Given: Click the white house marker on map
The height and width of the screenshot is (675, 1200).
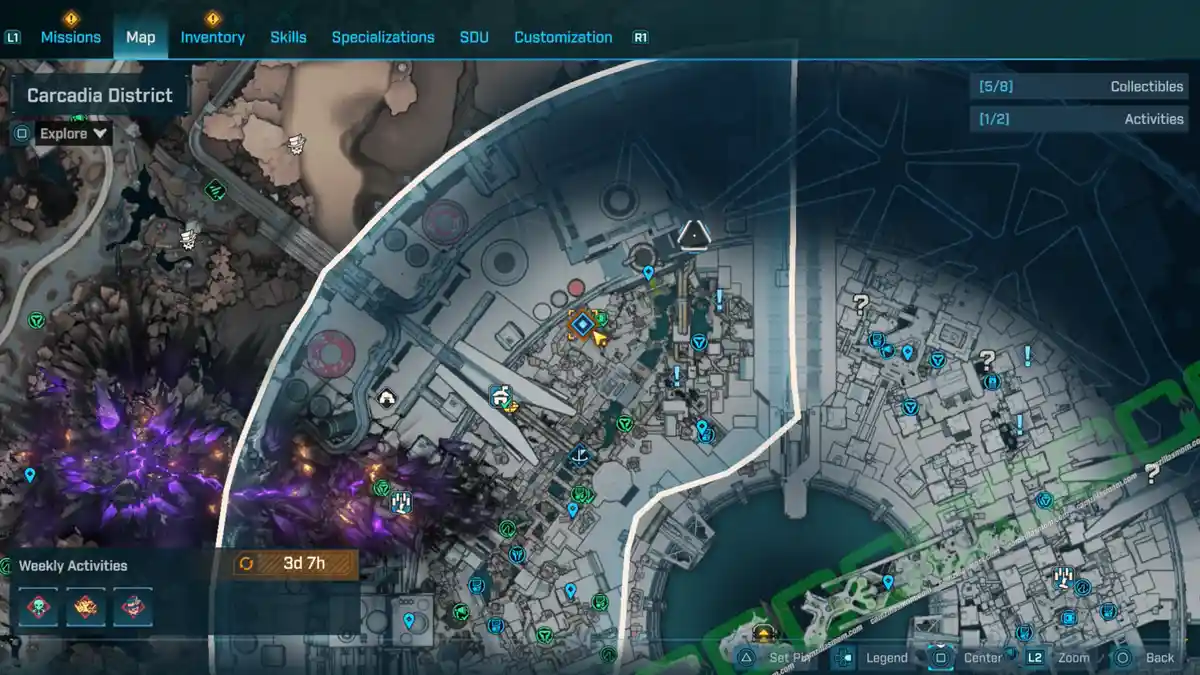Looking at the screenshot, I should [386, 398].
